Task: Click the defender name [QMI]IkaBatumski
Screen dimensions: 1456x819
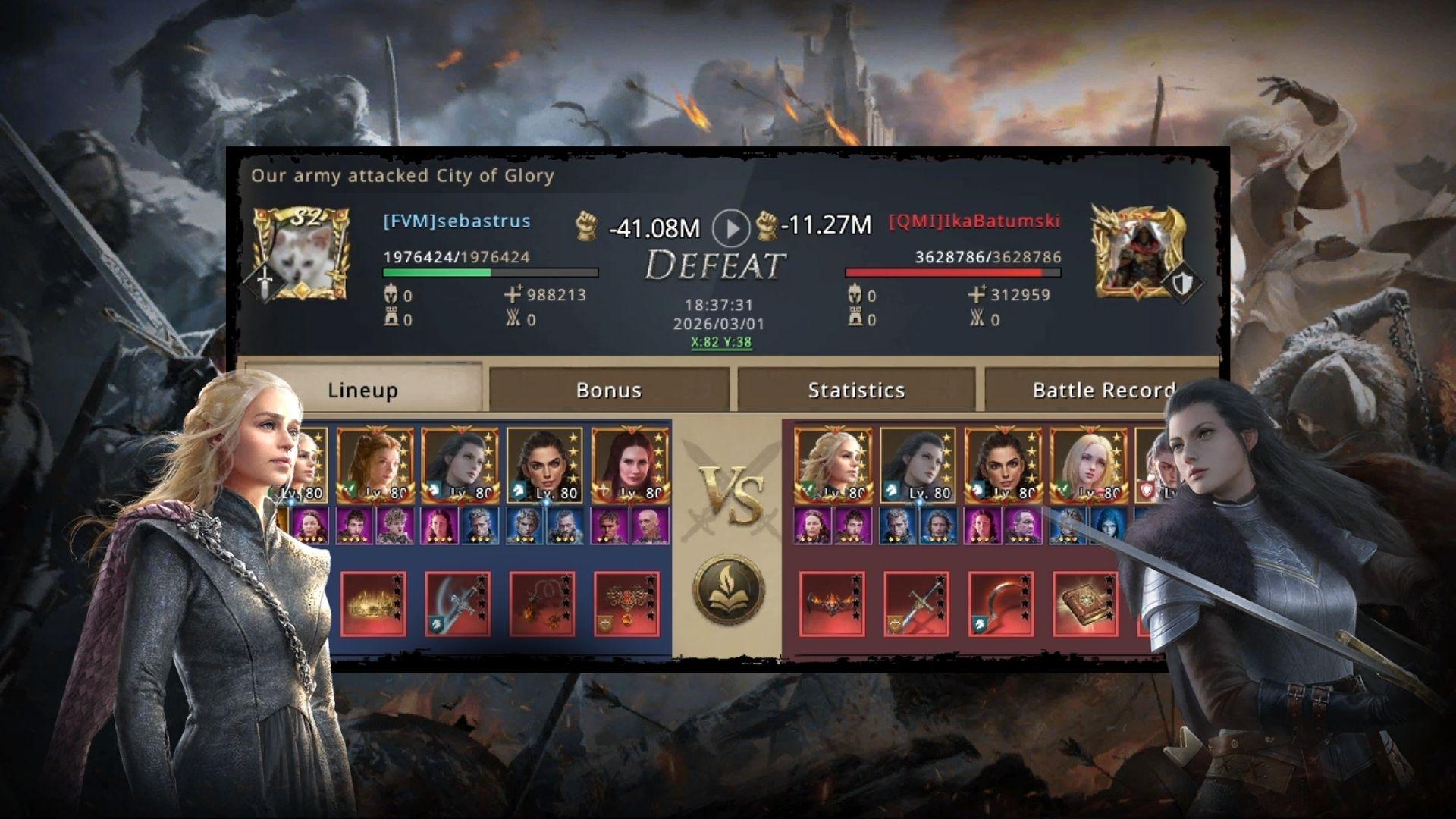Action: (x=974, y=222)
